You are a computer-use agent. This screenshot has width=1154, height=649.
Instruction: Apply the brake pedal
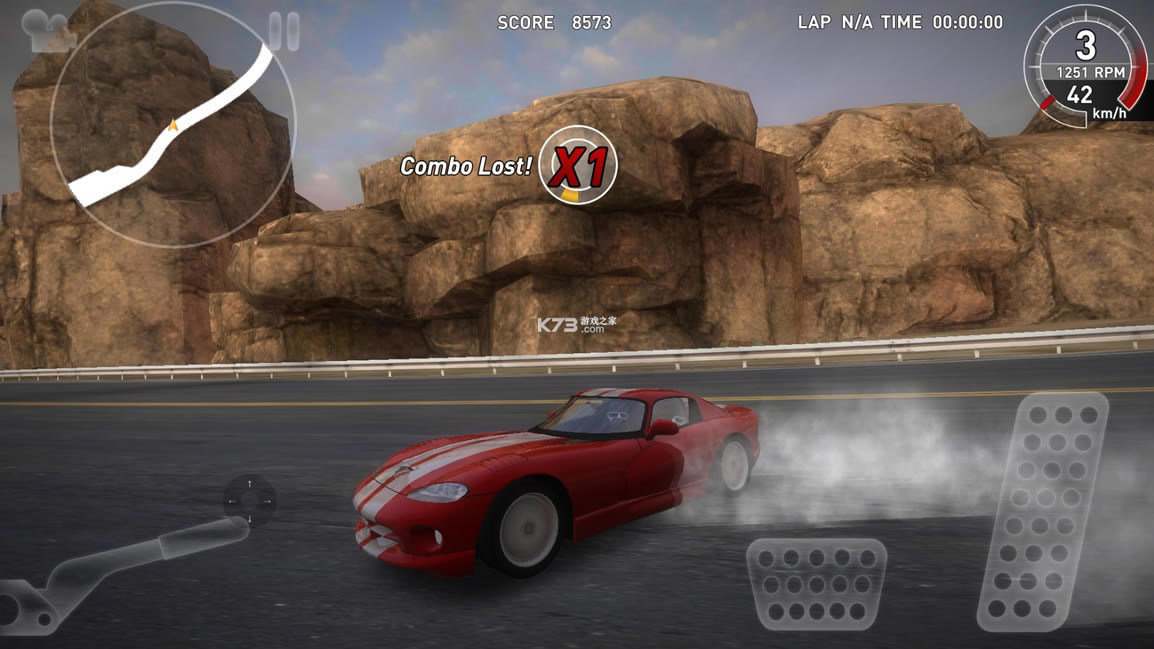pos(816,584)
